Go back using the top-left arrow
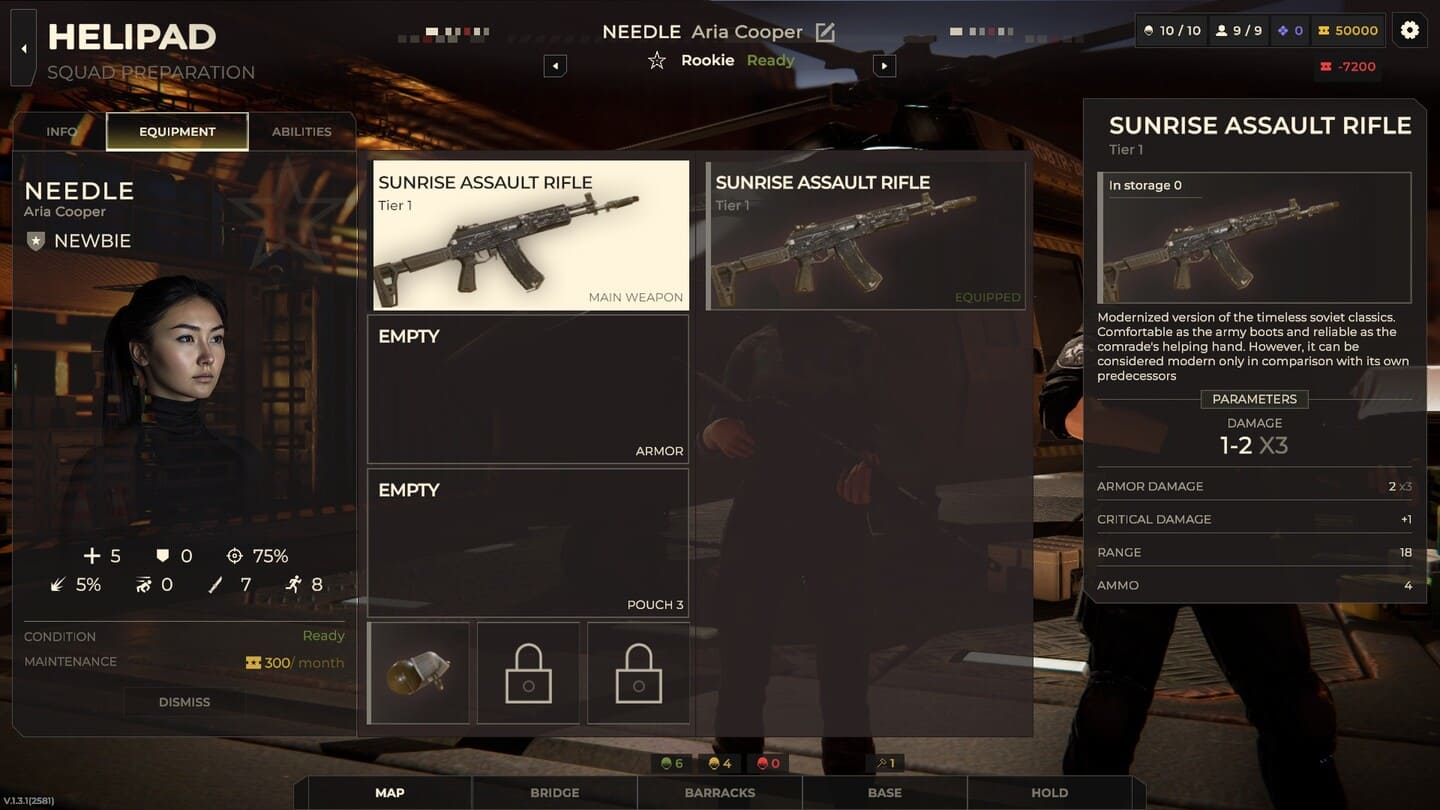Viewport: 1440px width, 810px height. (x=23, y=48)
